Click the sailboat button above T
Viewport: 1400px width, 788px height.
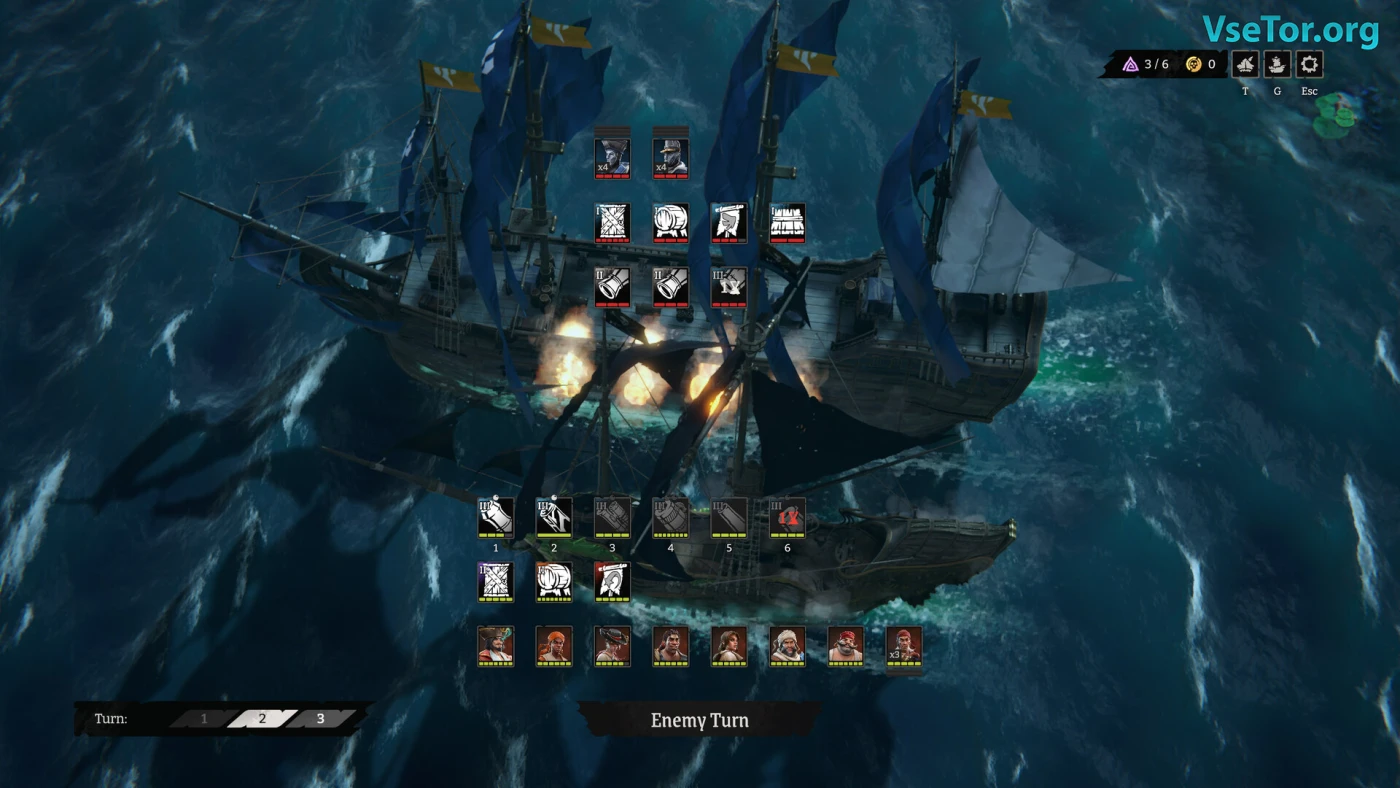point(1245,65)
